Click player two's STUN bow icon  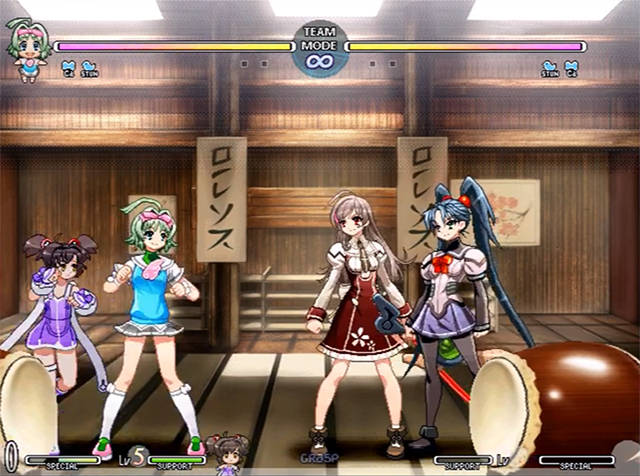[x=549, y=68]
